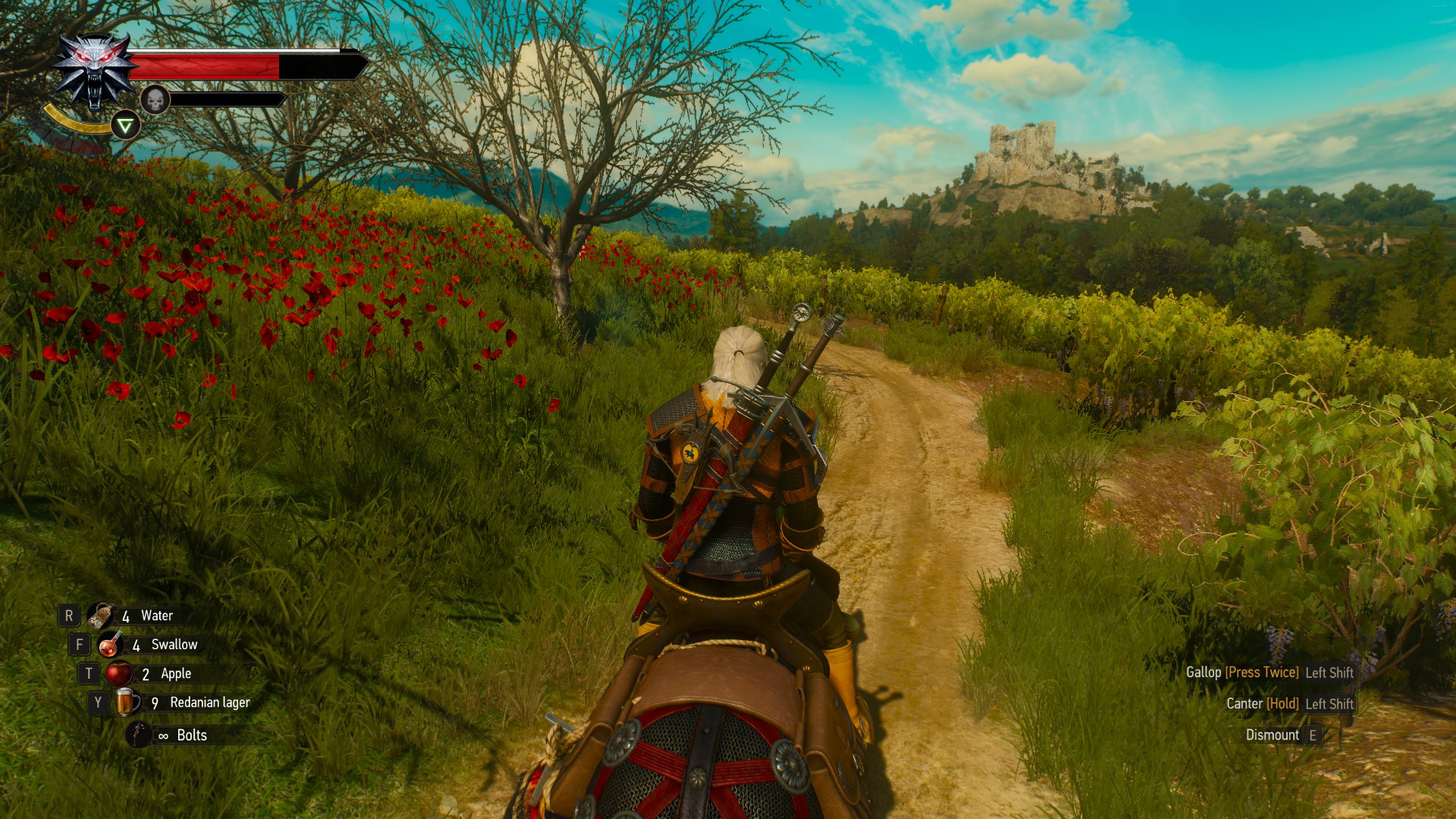The image size is (1456, 819).
Task: Select the green Quen sign indicator
Action: pos(126,124)
